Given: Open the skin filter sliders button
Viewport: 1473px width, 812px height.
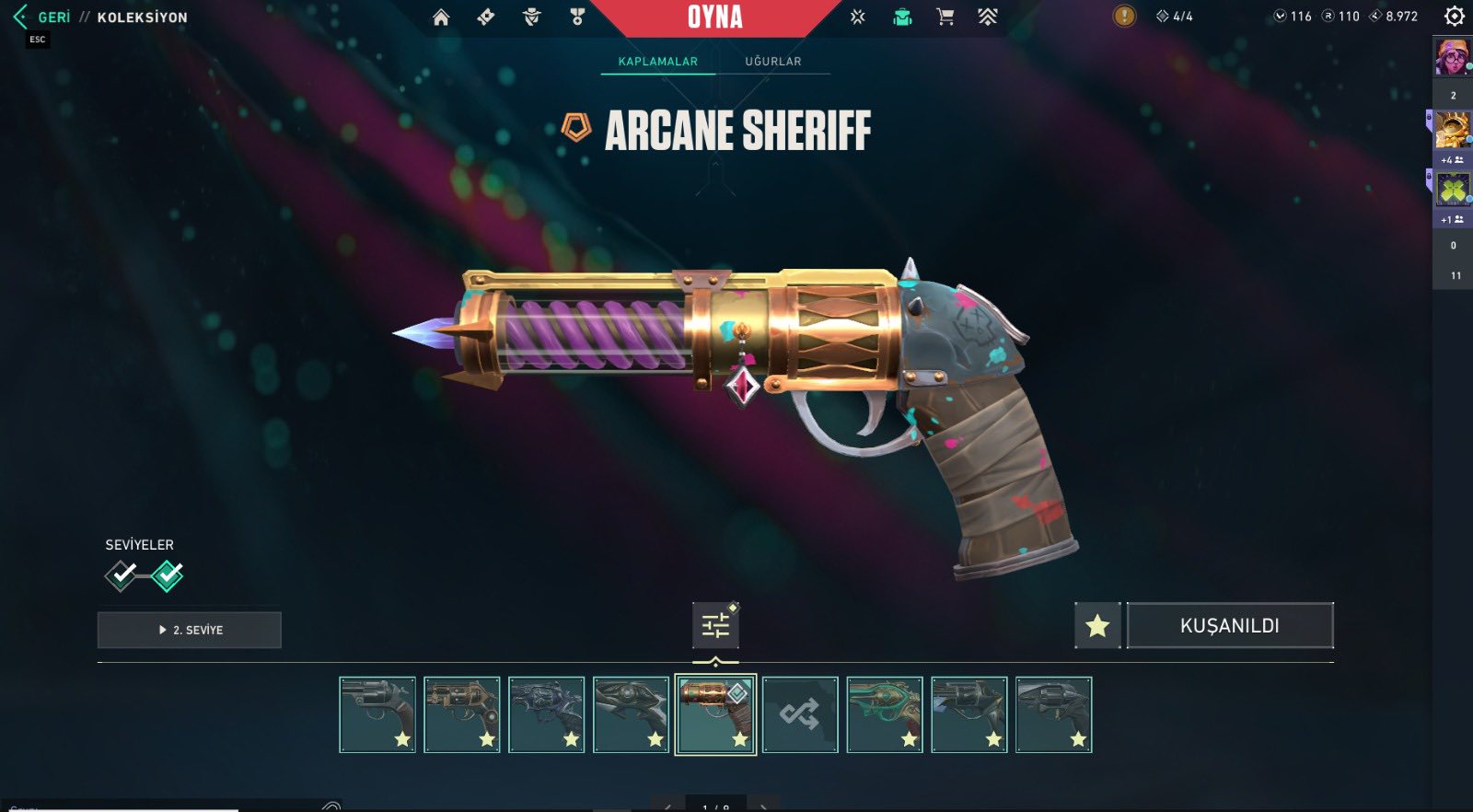Looking at the screenshot, I should 715,626.
